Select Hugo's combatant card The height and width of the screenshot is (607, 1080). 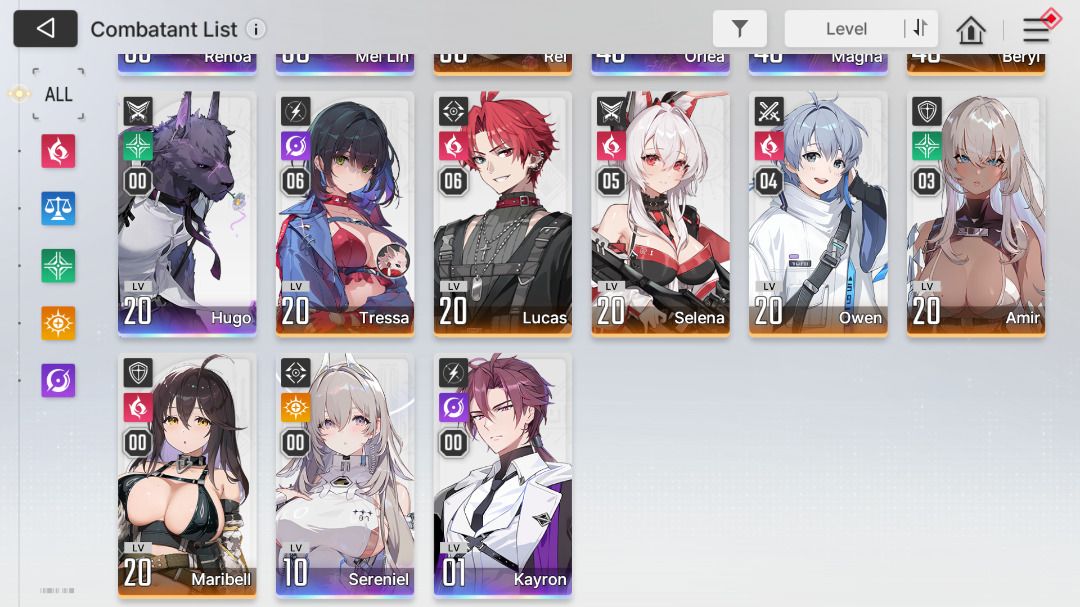187,214
